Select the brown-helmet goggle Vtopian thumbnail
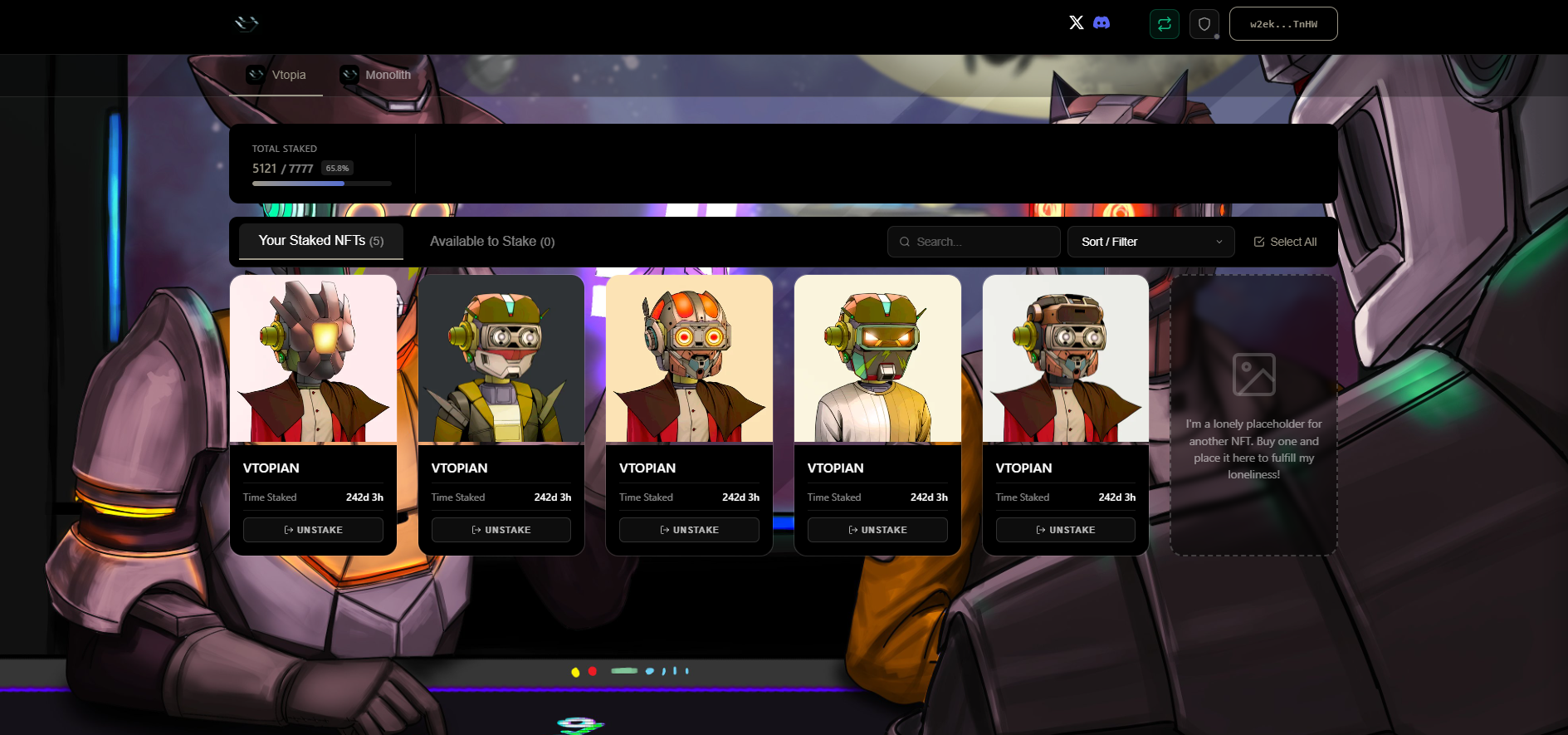Screen dimensions: 1568x735 (x=1065, y=359)
